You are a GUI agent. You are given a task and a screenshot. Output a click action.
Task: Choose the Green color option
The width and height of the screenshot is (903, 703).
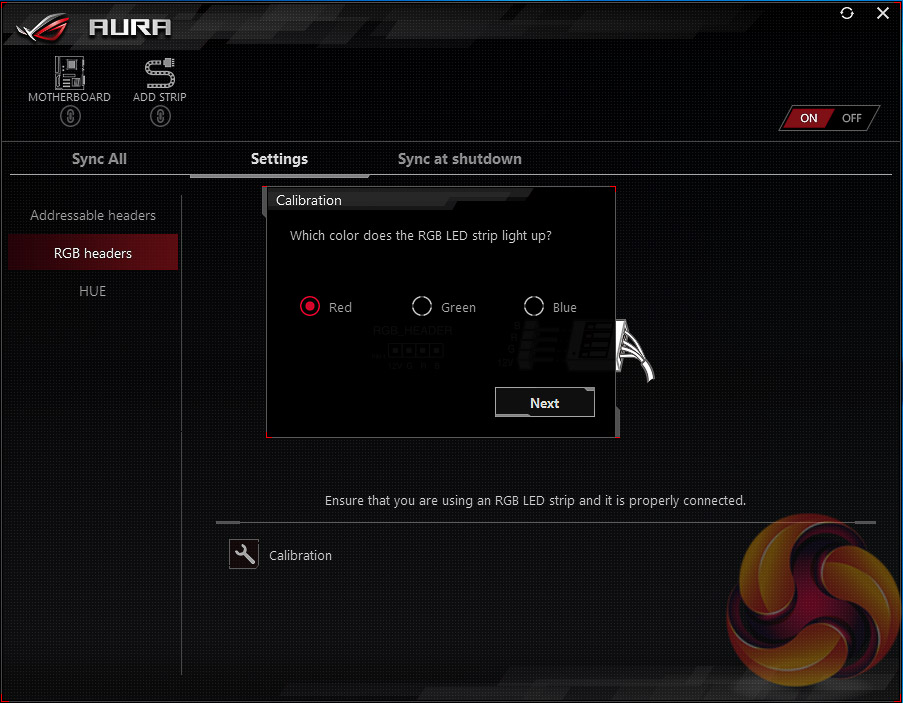click(422, 306)
